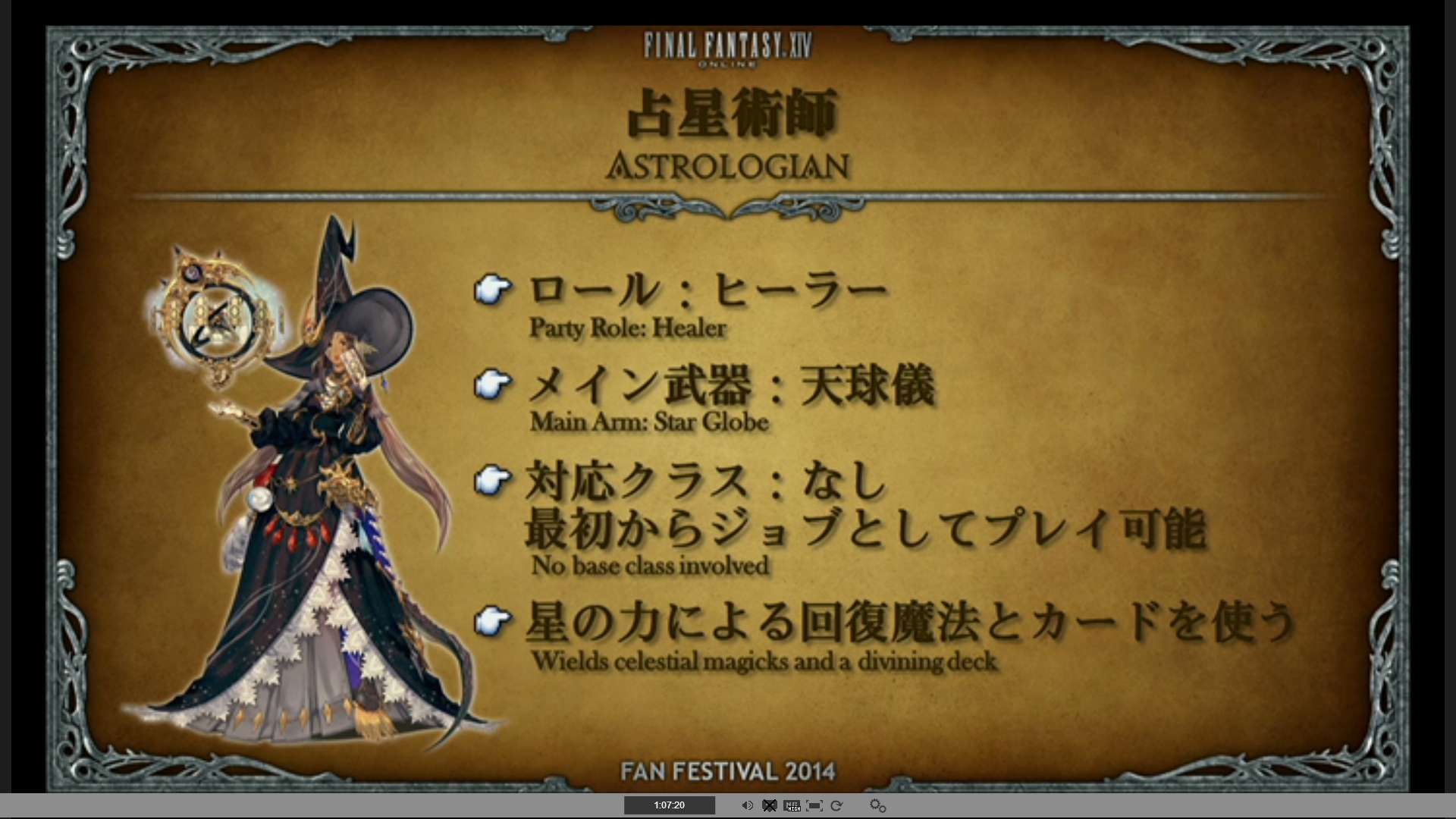Click the speaker volume icon

pos(747,805)
